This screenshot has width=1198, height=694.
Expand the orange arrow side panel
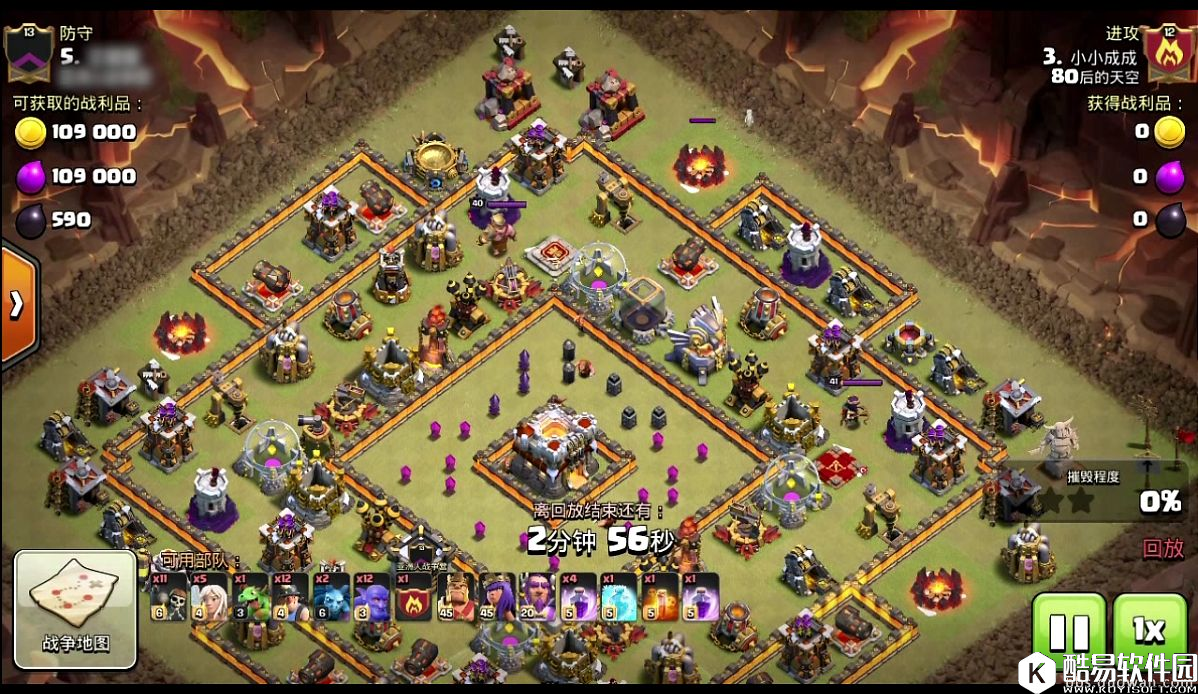click(x=17, y=305)
